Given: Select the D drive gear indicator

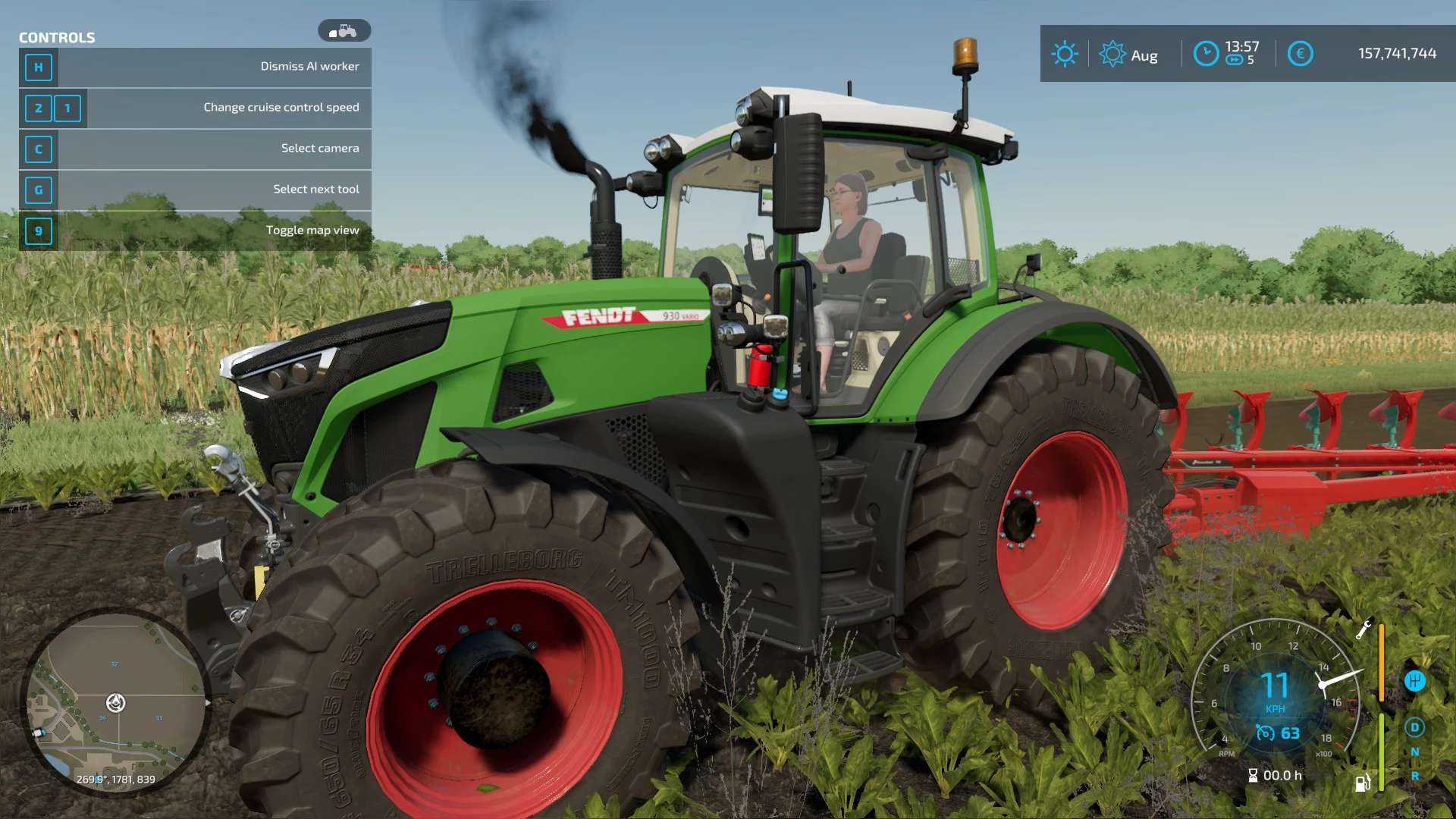Looking at the screenshot, I should point(1414,727).
